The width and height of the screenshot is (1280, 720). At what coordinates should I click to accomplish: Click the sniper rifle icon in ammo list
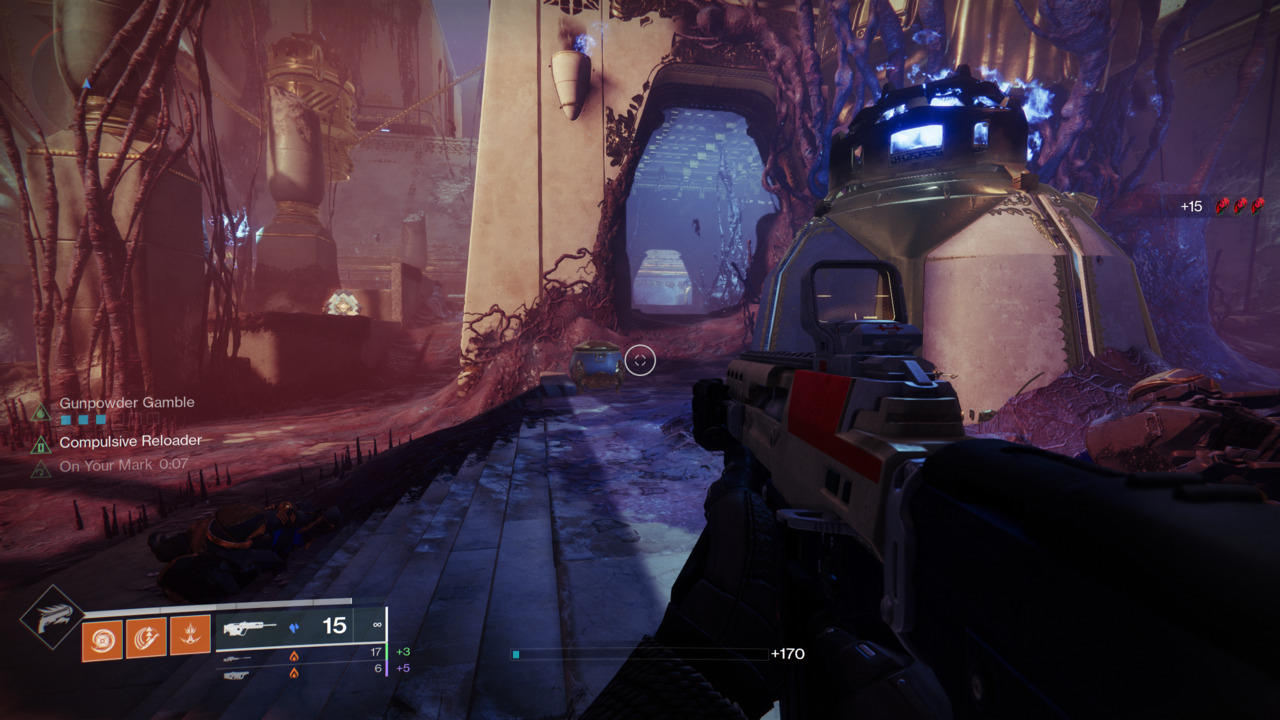236,658
